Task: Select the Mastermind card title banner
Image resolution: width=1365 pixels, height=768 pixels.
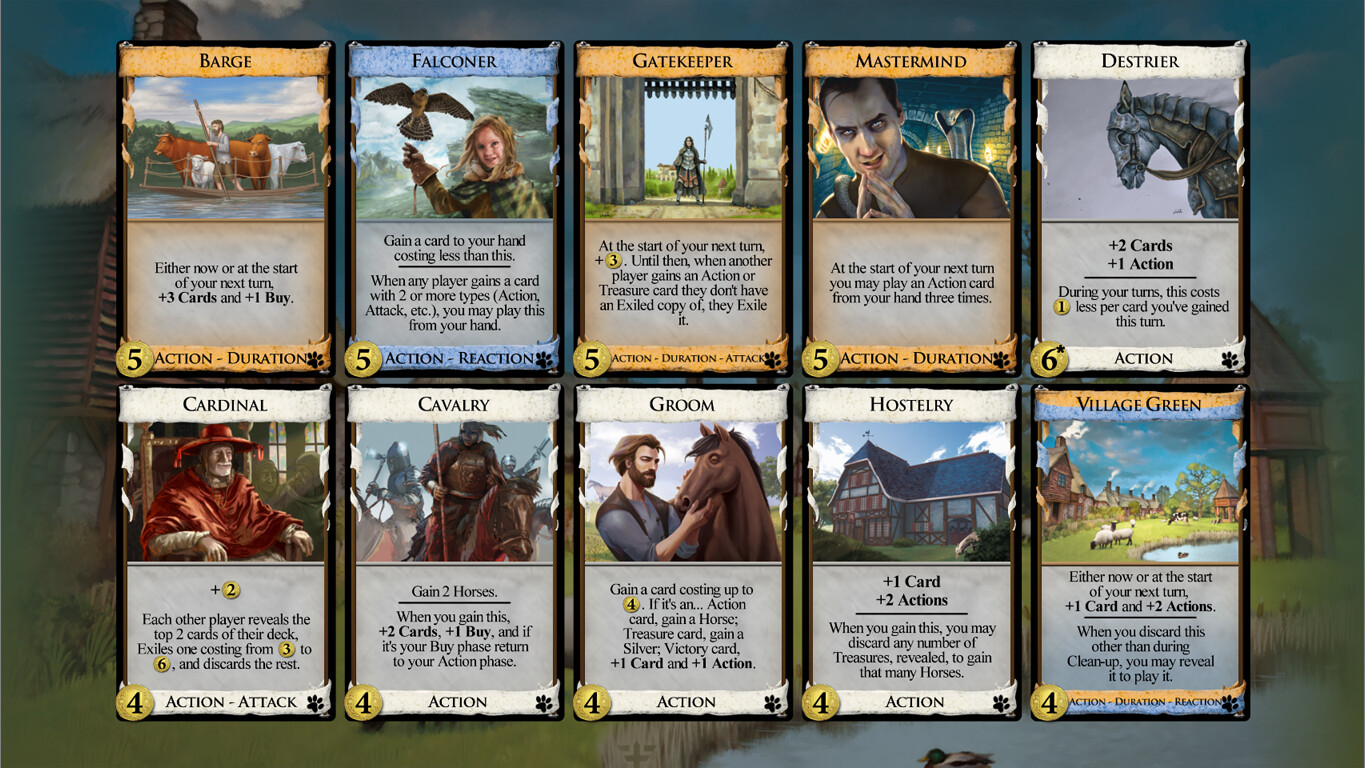Action: coord(910,61)
